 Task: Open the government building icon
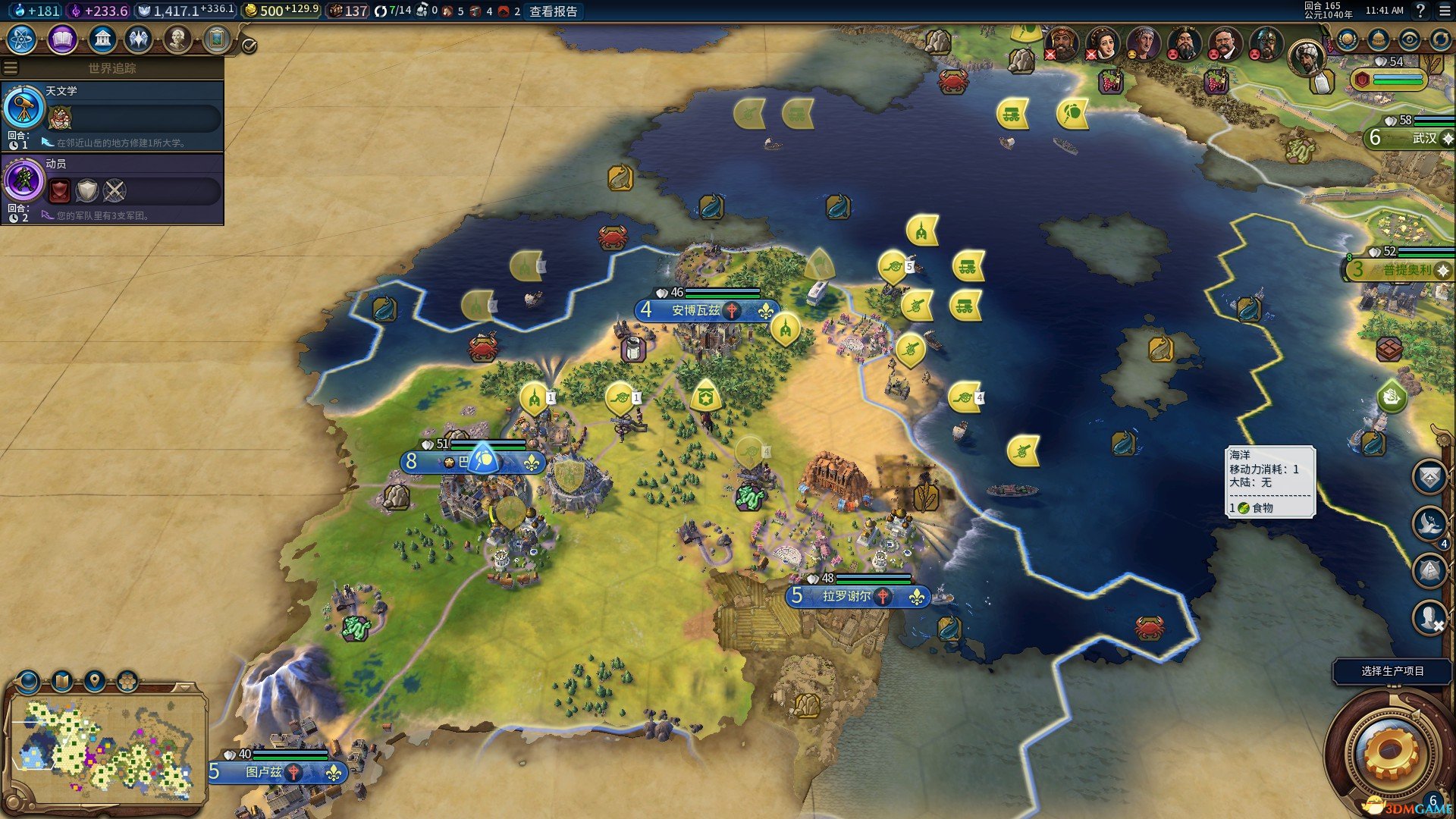(x=102, y=39)
